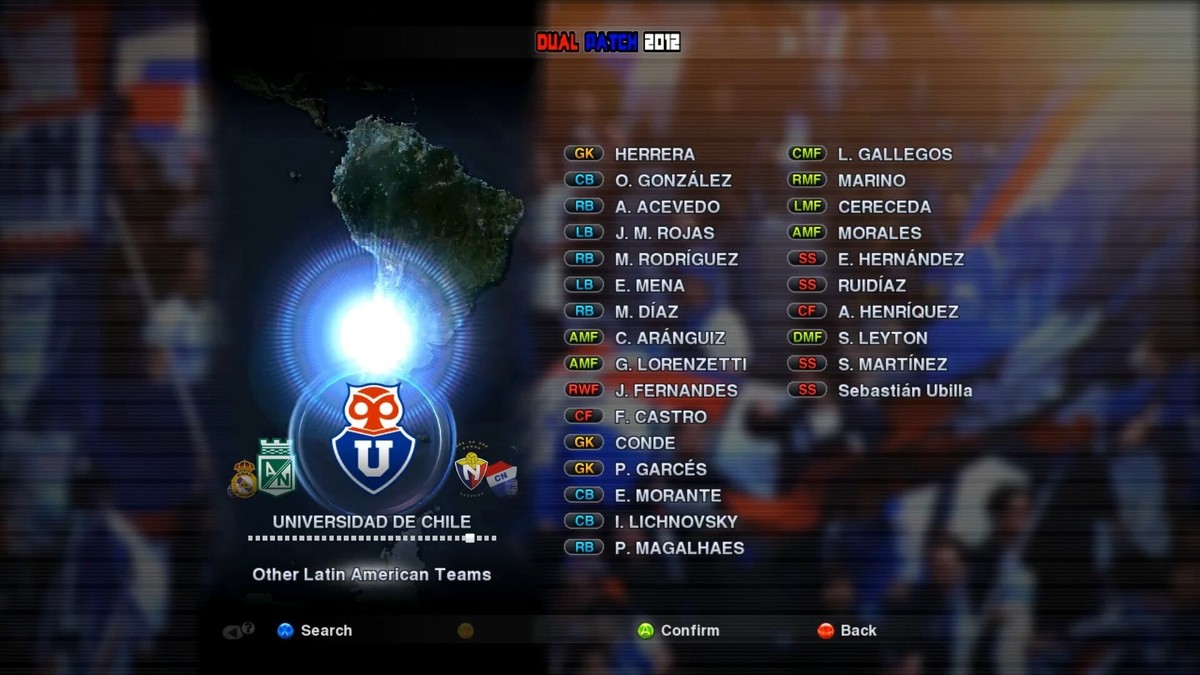Screen dimensions: 1200x675
Task: Select G. Lorenzetti in the squad list
Action: click(680, 364)
